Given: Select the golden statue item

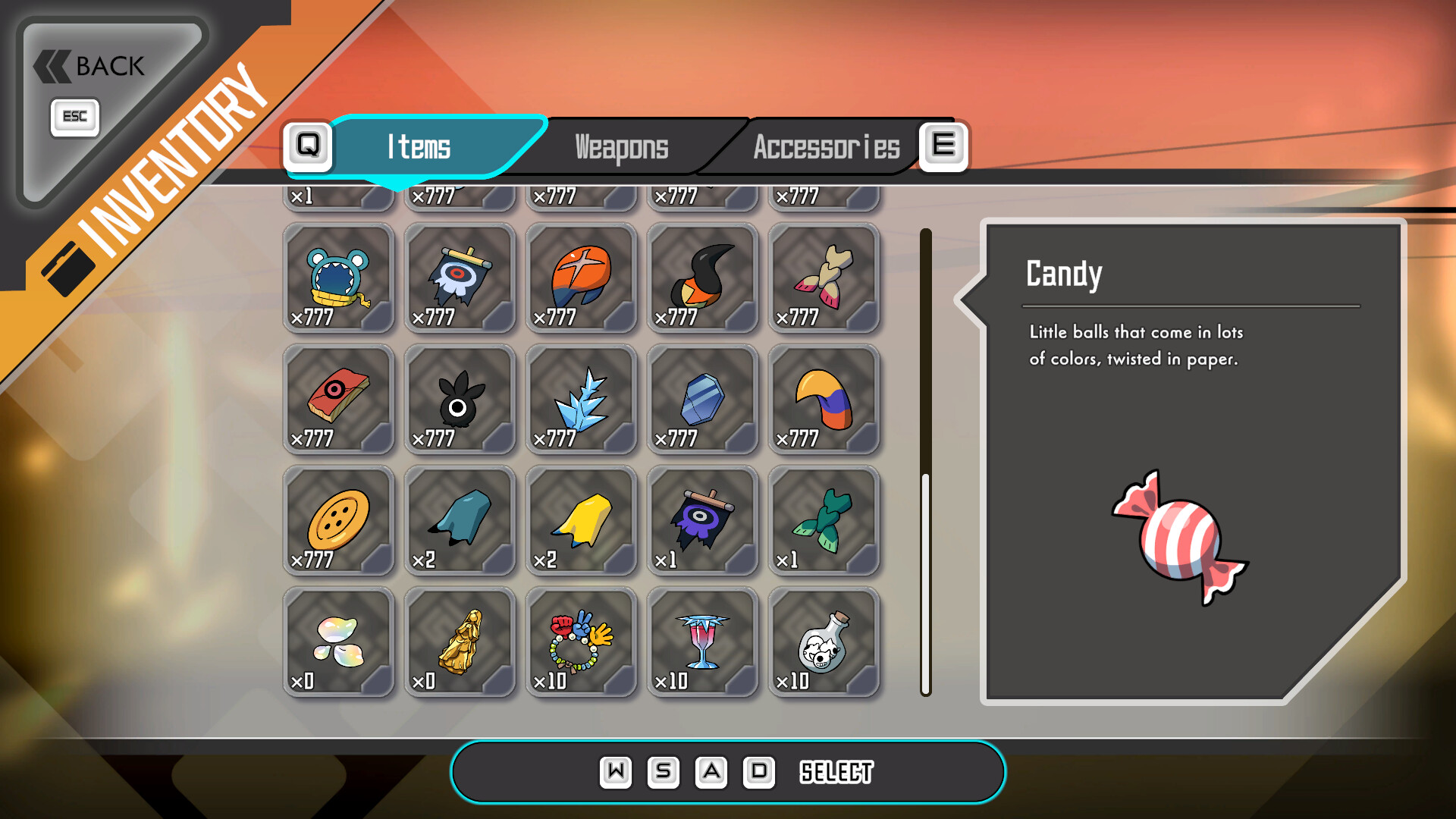Looking at the screenshot, I should [460, 642].
